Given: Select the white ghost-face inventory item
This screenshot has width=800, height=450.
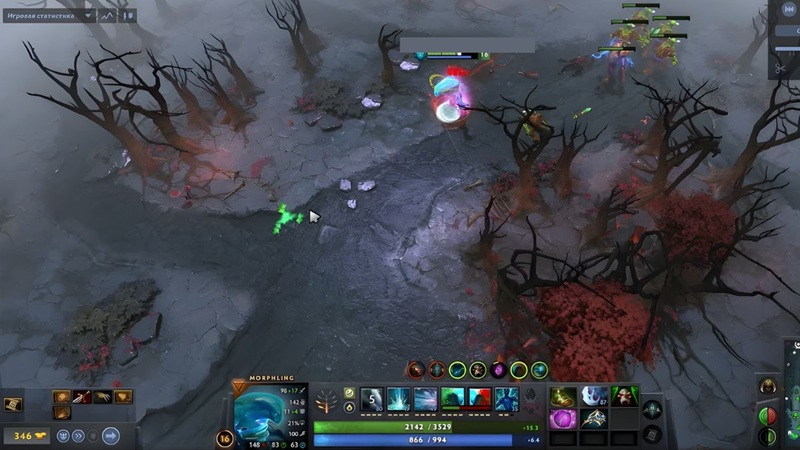Looking at the screenshot, I should [595, 397].
